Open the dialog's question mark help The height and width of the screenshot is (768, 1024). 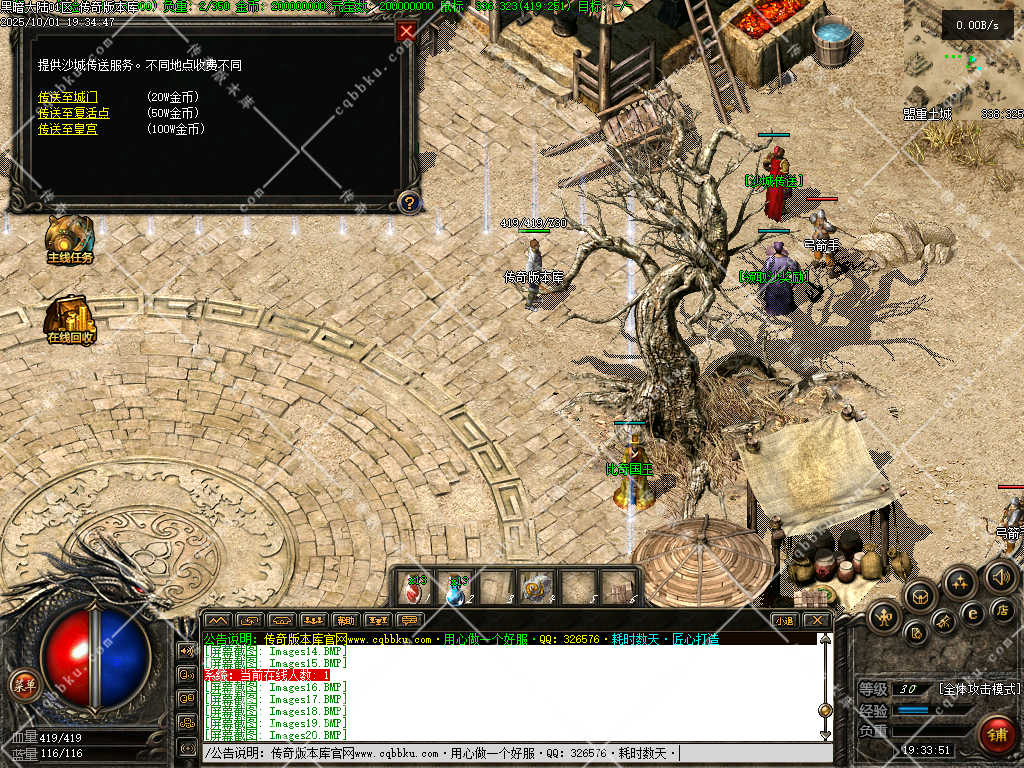click(408, 203)
